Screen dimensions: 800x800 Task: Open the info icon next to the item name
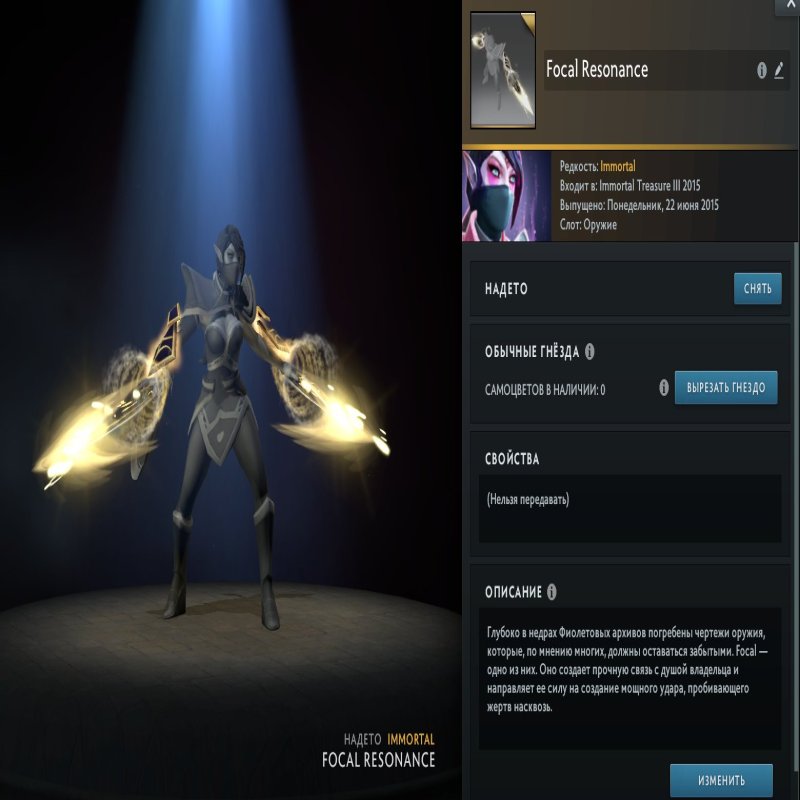(762, 71)
